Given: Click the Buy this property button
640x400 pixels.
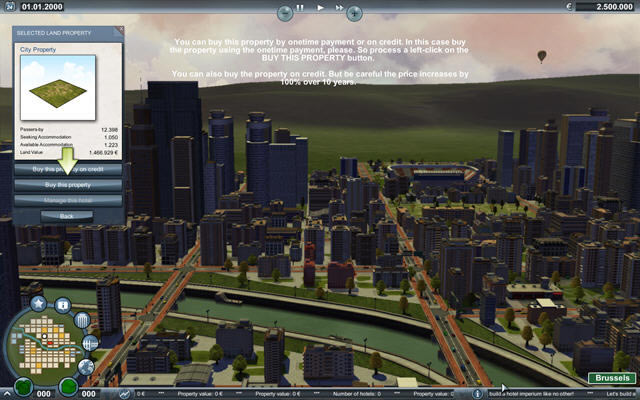Looking at the screenshot, I should coord(67,185).
